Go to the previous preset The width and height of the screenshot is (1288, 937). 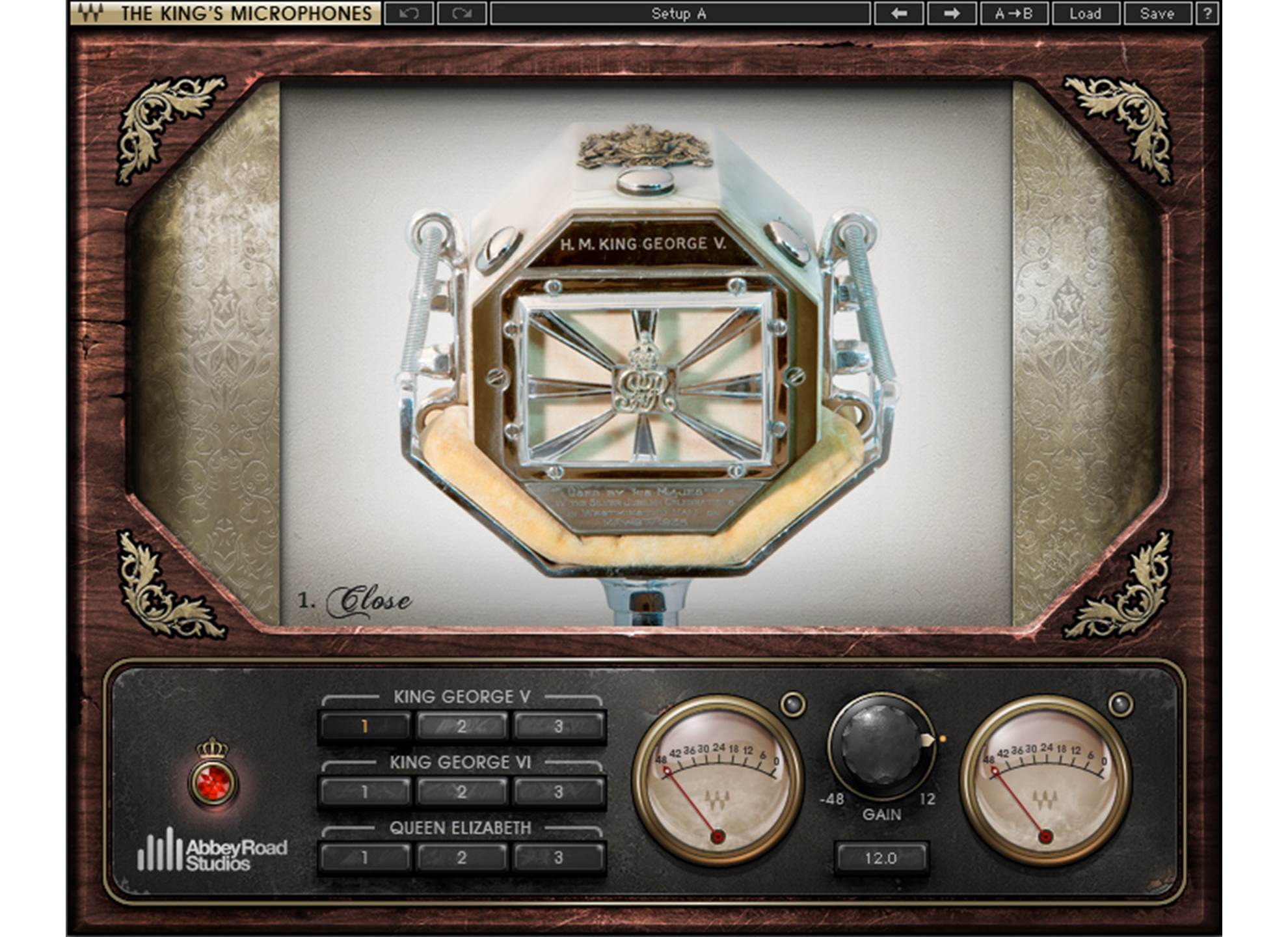coord(898,14)
